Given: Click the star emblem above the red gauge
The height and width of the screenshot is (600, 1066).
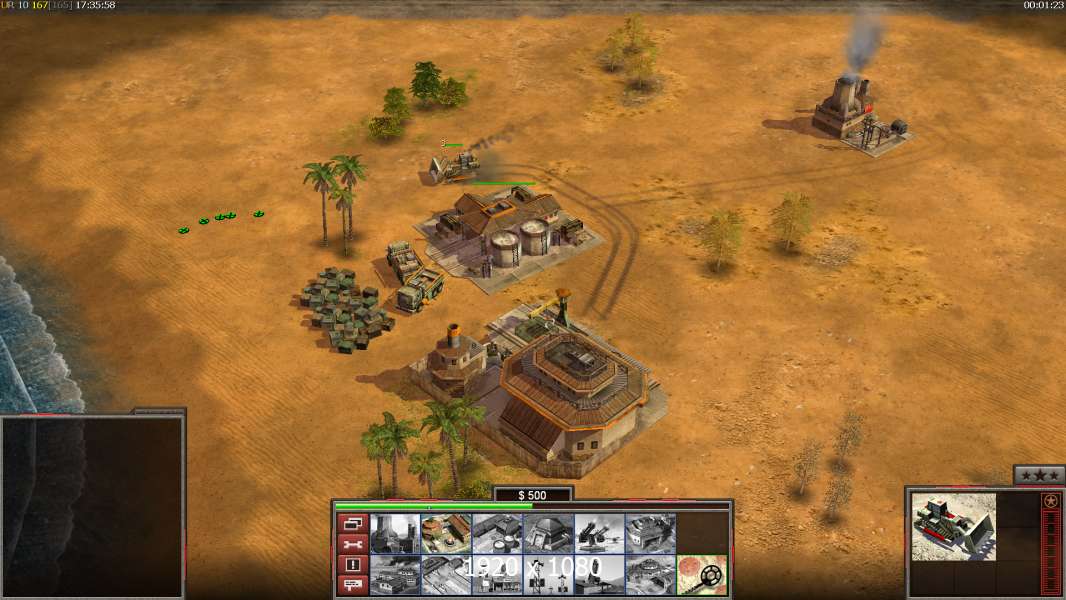Looking at the screenshot, I should 1051,501.
